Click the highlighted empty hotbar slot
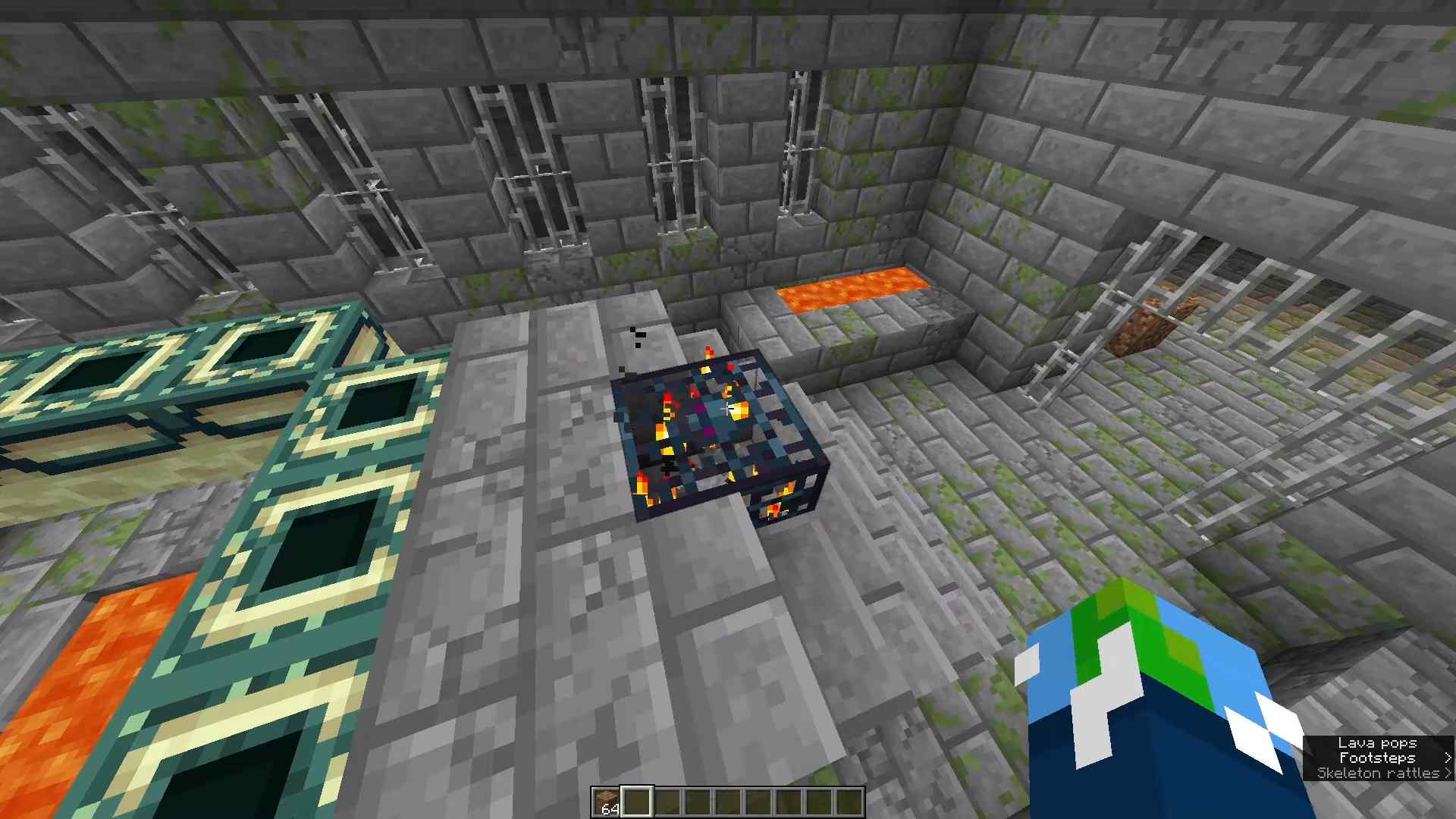The width and height of the screenshot is (1456, 819). click(637, 802)
